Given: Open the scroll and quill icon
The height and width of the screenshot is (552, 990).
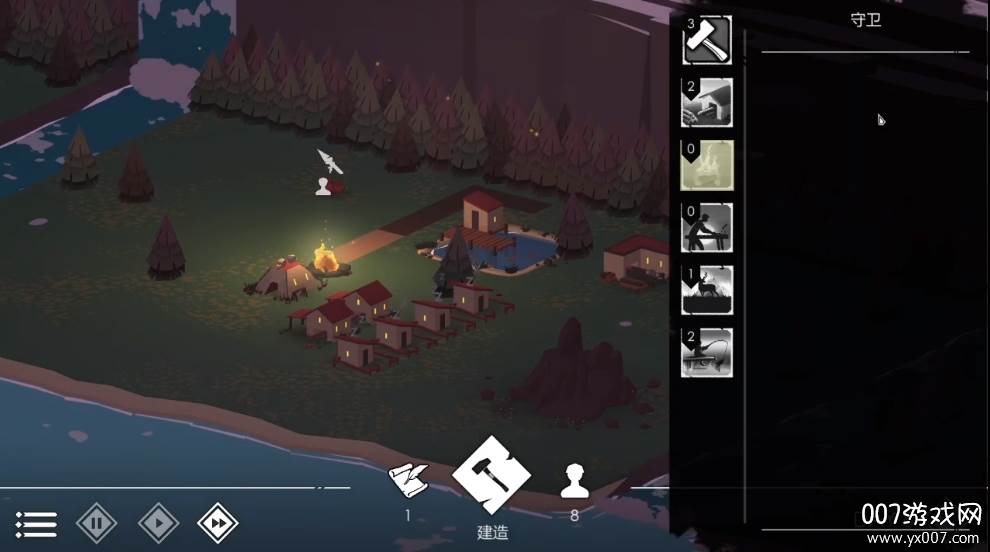Looking at the screenshot, I should [x=408, y=483].
